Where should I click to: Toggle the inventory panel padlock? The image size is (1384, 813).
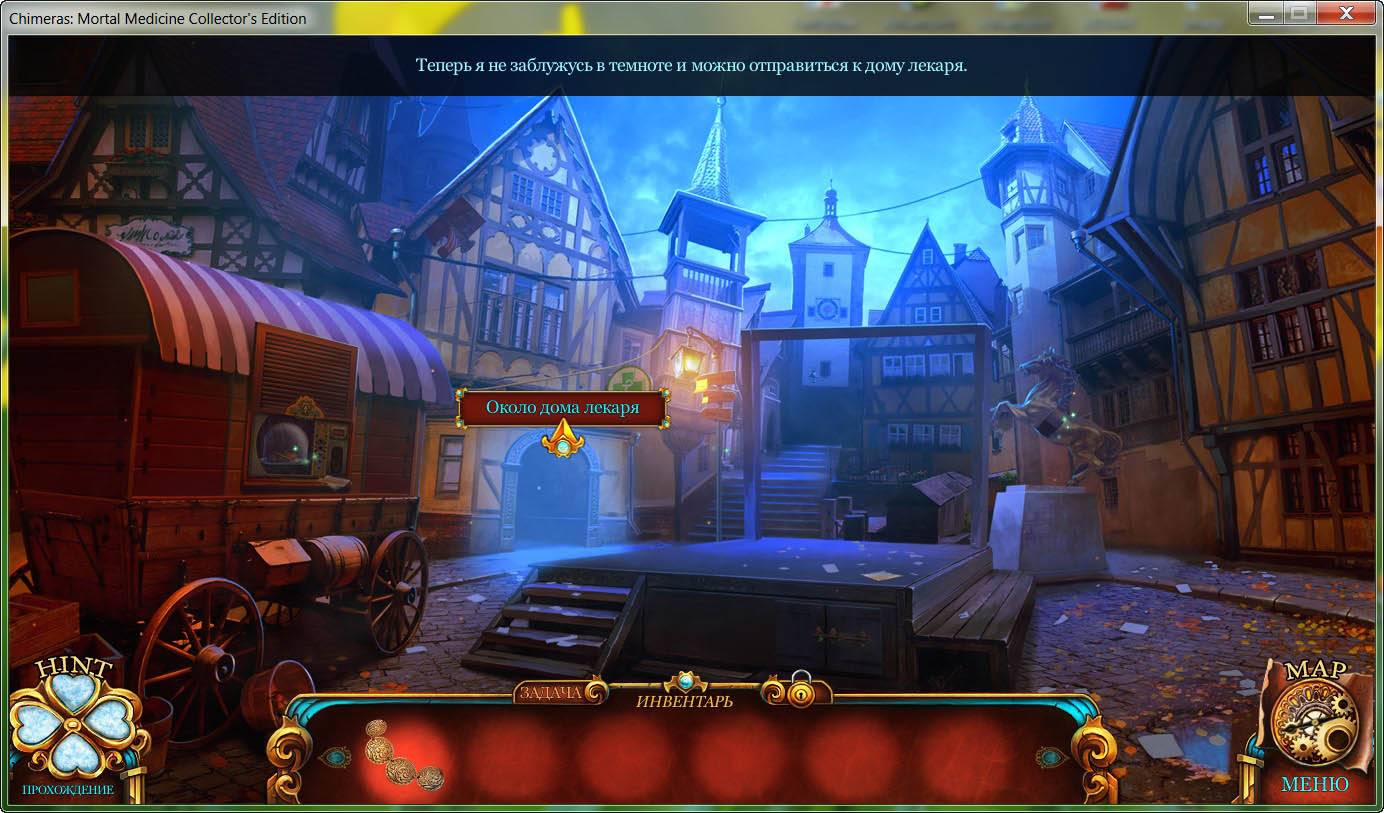pyautogui.click(x=800, y=691)
